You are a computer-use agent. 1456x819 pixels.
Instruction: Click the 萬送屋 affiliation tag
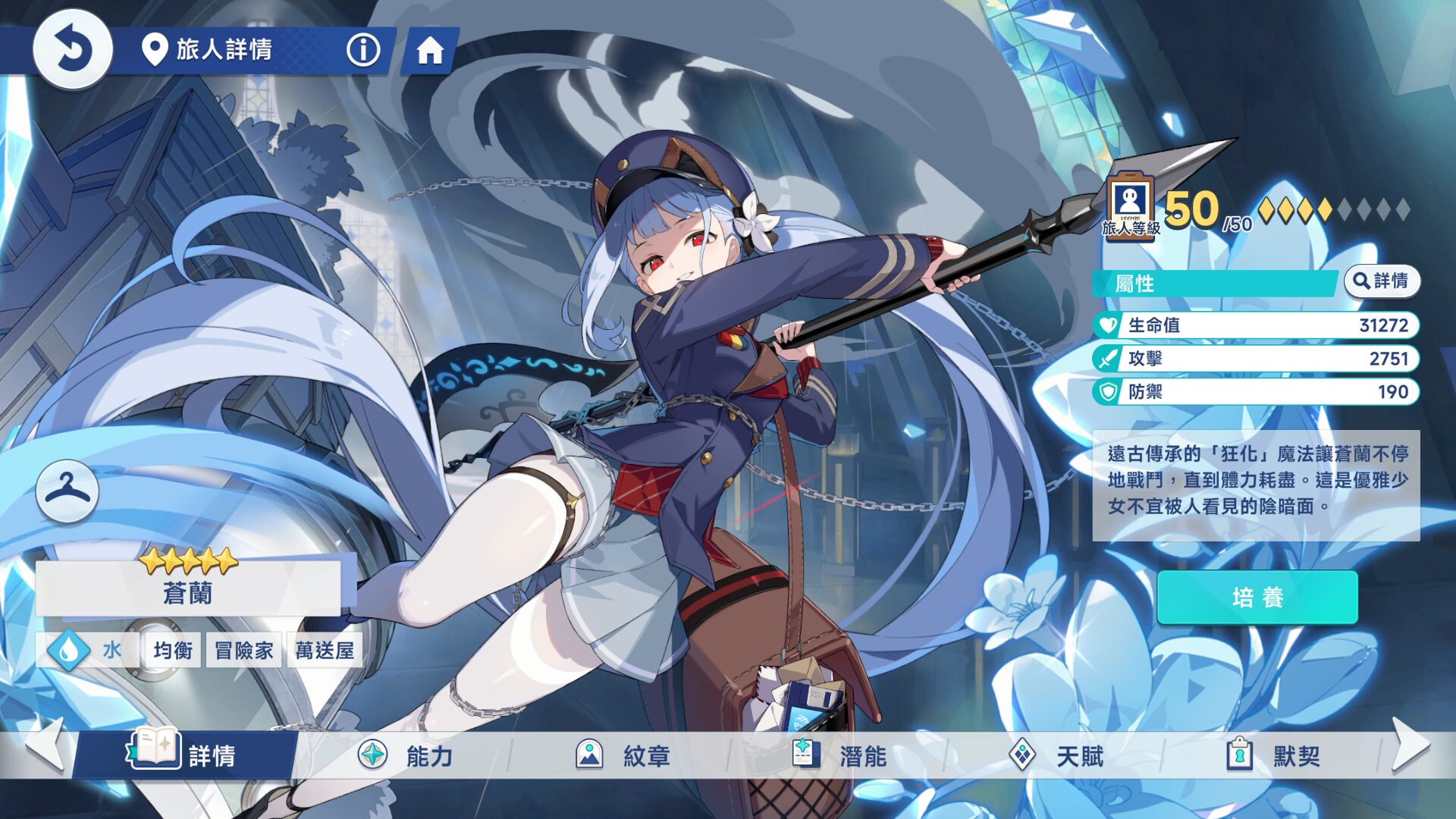click(x=324, y=650)
